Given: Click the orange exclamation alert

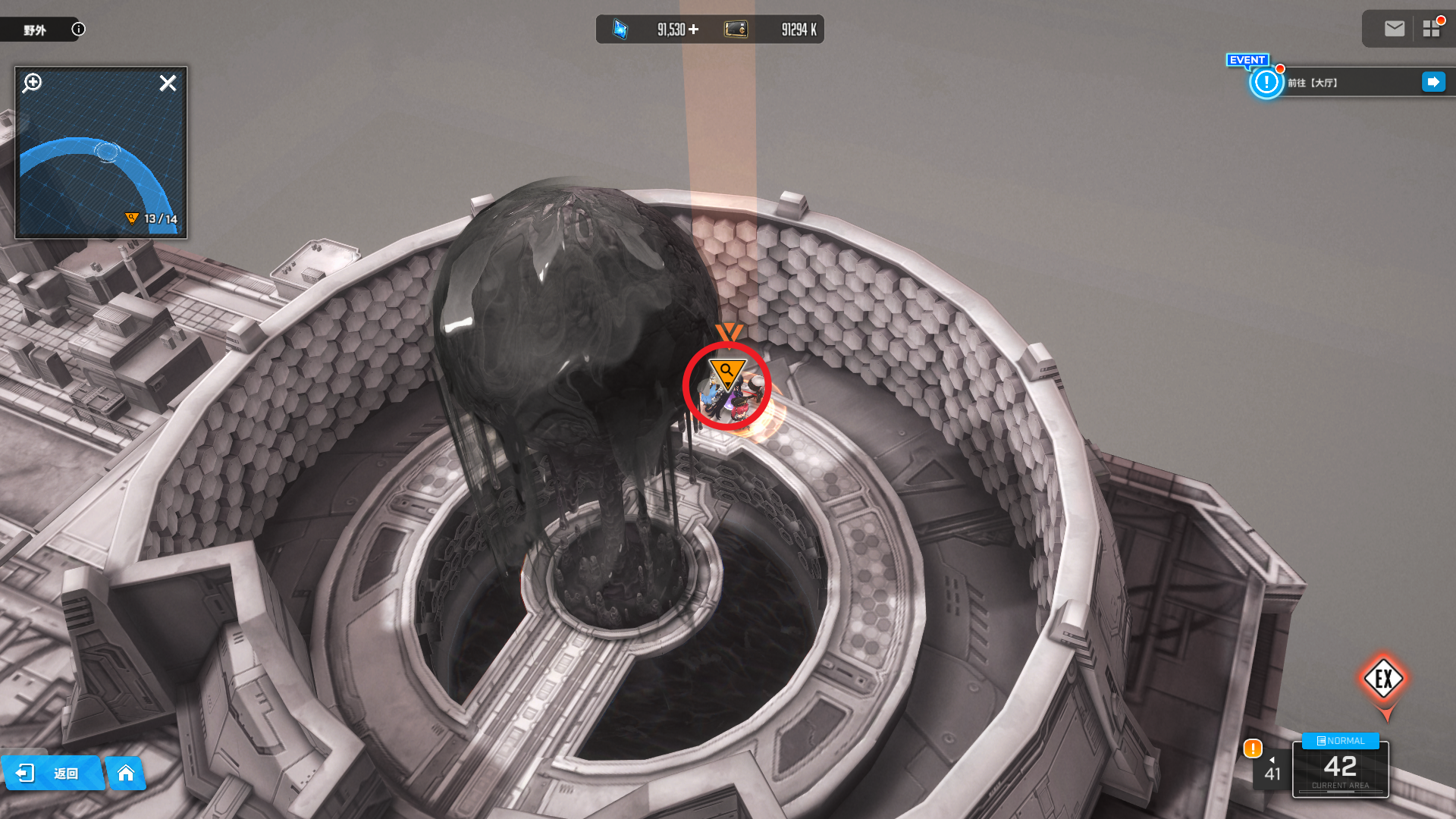Looking at the screenshot, I should (x=1252, y=748).
